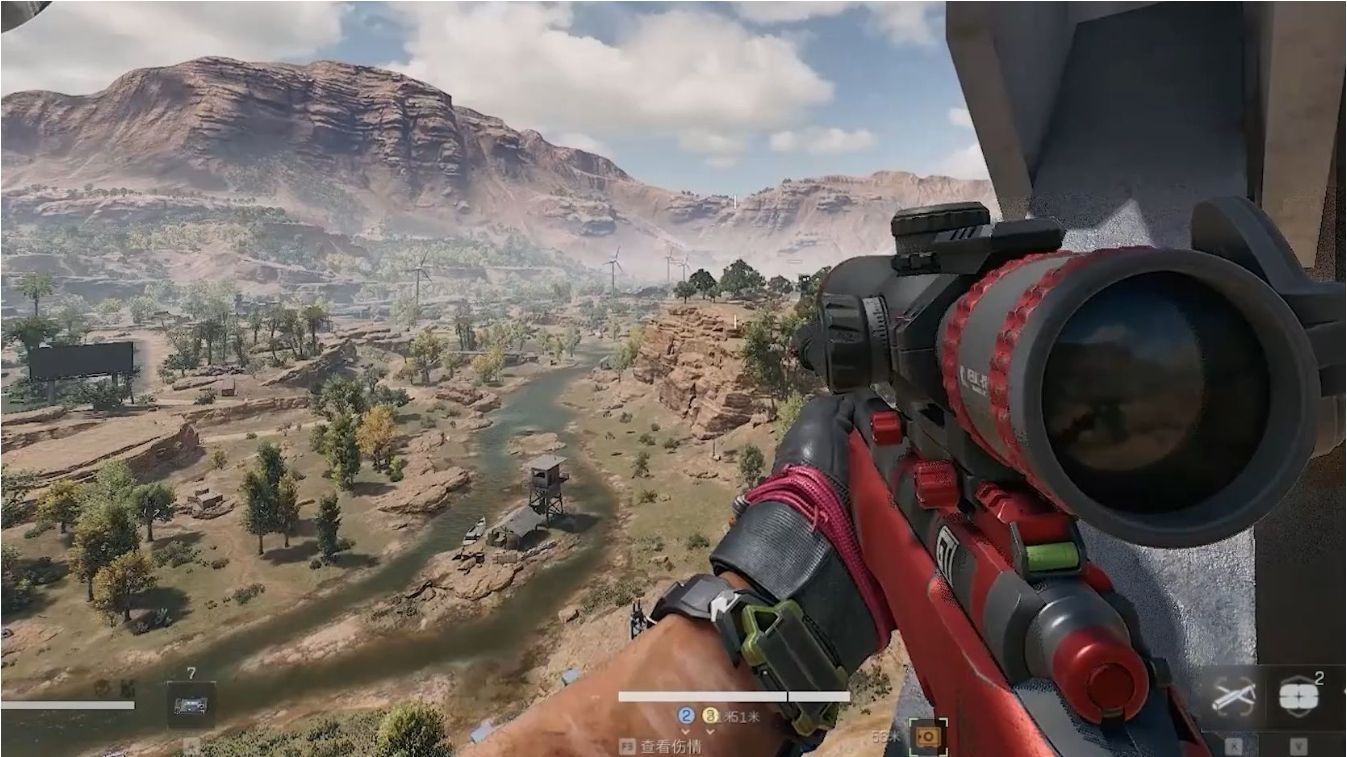Select the blue number 2 teammate marker
This screenshot has height=757, width=1347.
[686, 716]
